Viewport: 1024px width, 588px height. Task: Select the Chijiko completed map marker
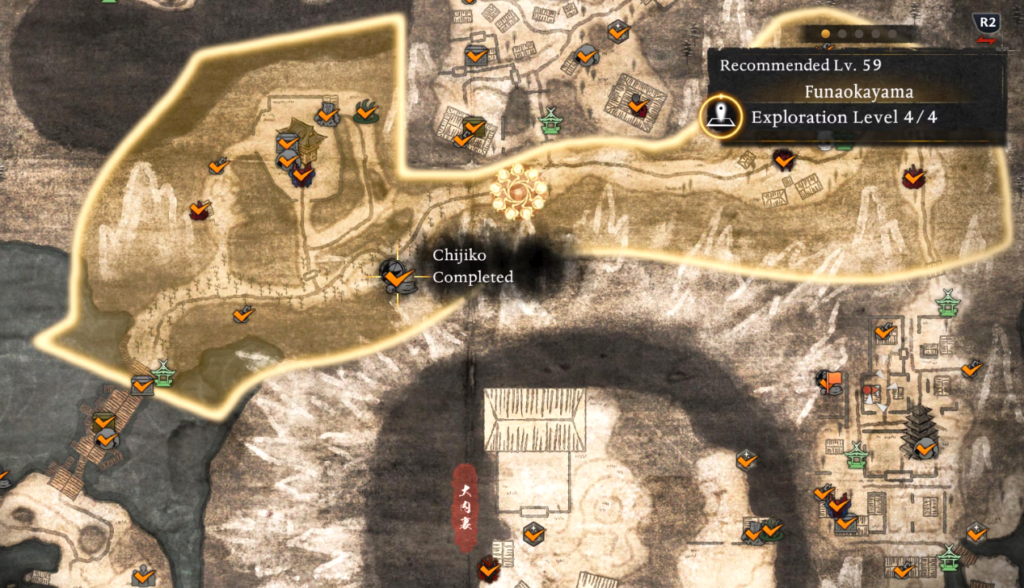click(x=397, y=276)
